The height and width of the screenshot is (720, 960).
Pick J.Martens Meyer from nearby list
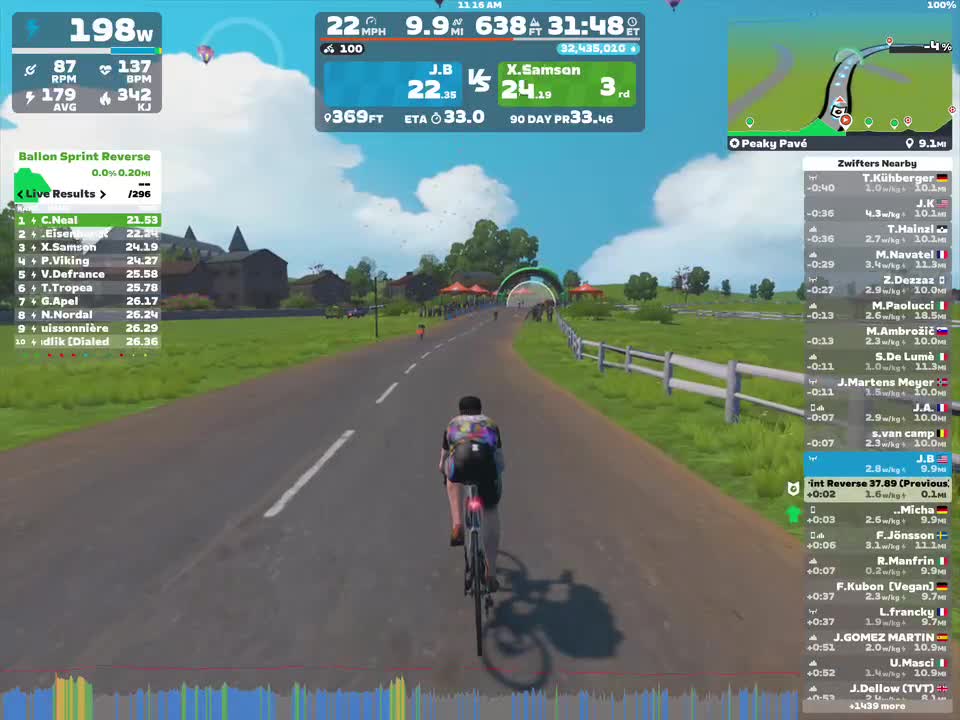coord(877,387)
